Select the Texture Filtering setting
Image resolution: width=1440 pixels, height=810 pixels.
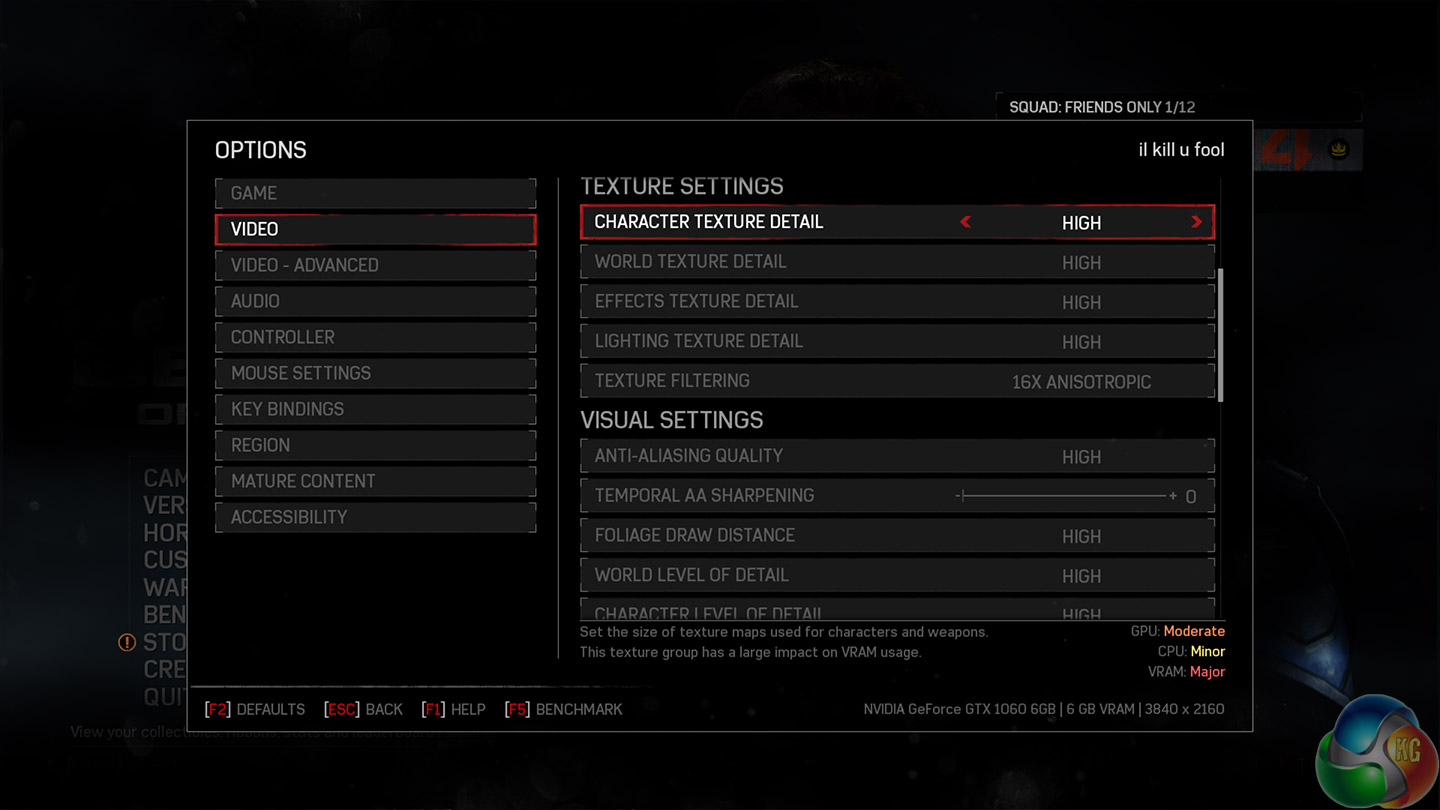click(897, 381)
